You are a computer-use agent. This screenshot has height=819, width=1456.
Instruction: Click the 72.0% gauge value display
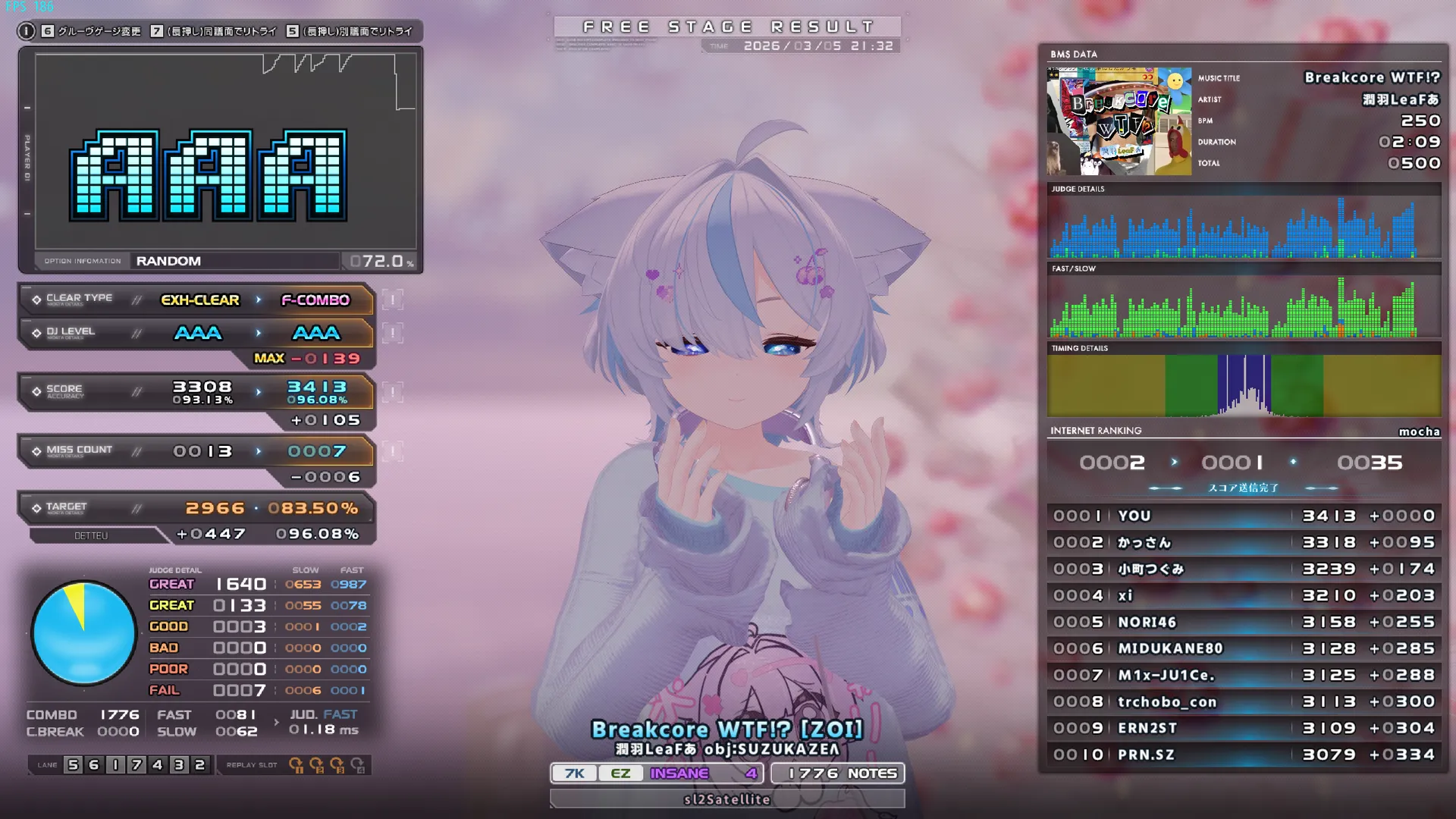coord(387,260)
